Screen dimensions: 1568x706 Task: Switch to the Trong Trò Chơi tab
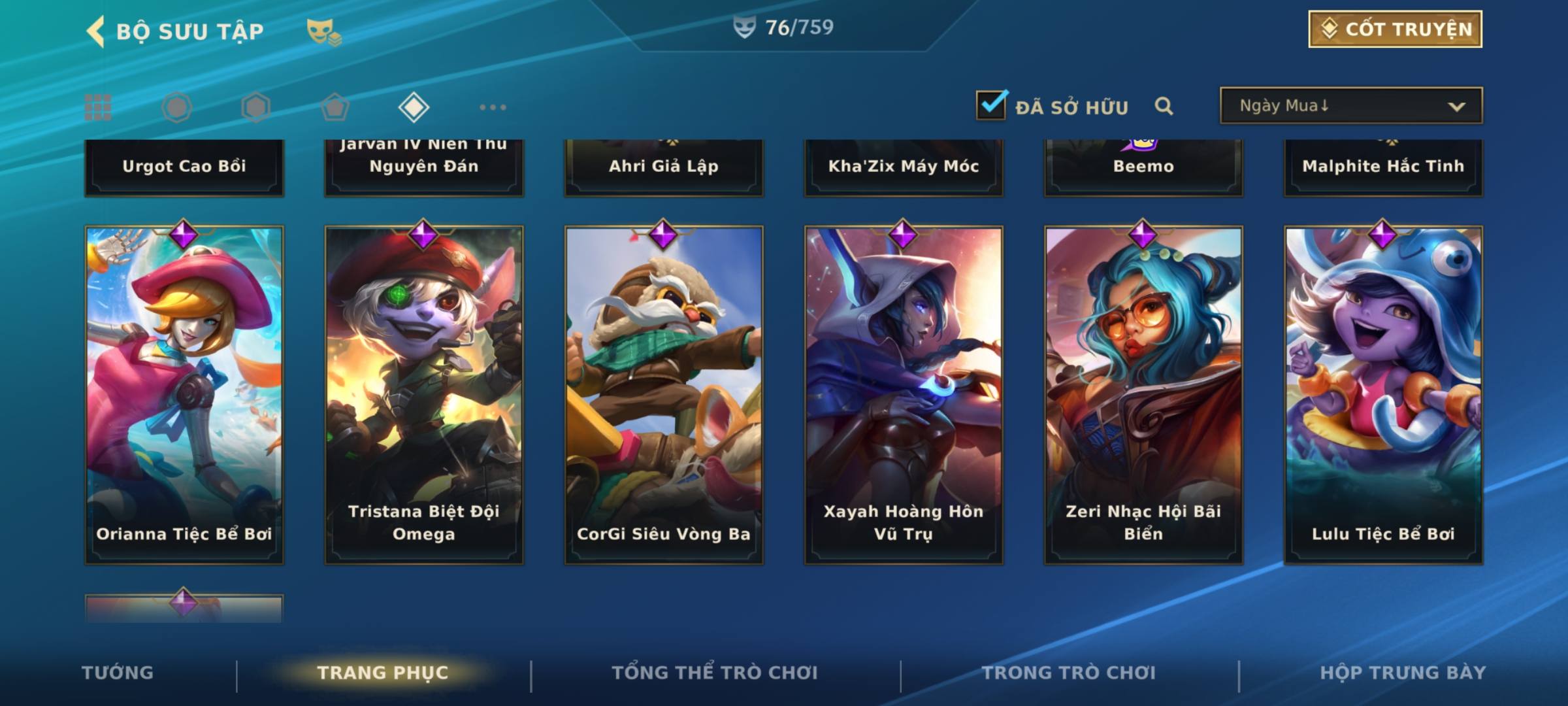[x=1069, y=673]
